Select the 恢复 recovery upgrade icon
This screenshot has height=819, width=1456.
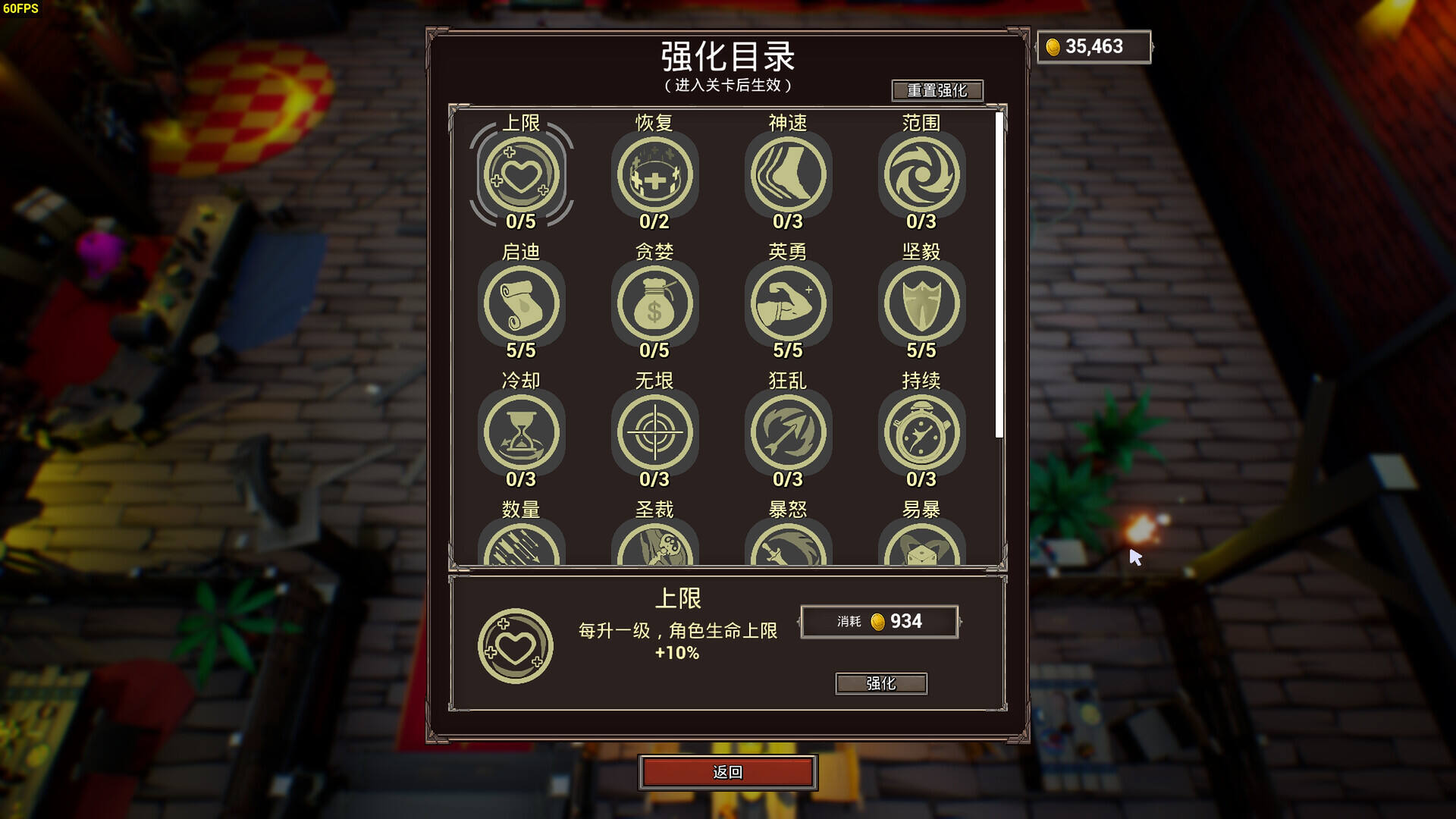point(654,173)
